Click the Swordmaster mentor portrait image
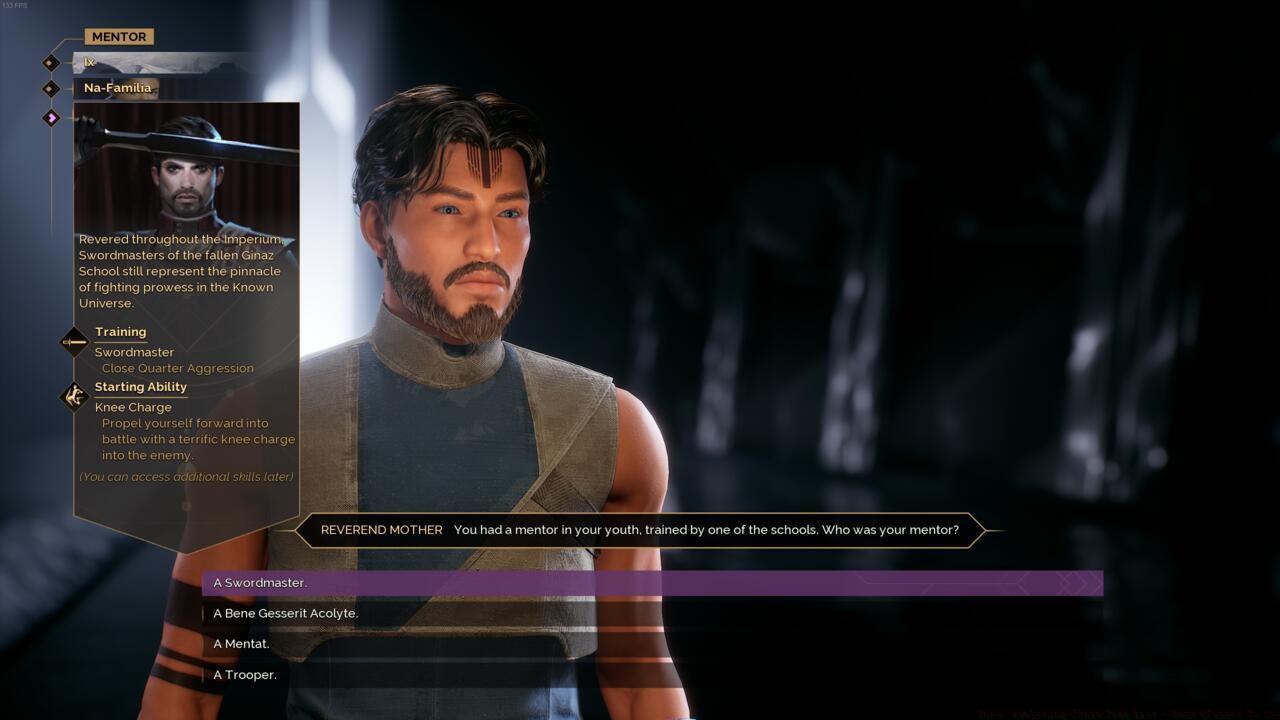1280x720 pixels. point(187,168)
